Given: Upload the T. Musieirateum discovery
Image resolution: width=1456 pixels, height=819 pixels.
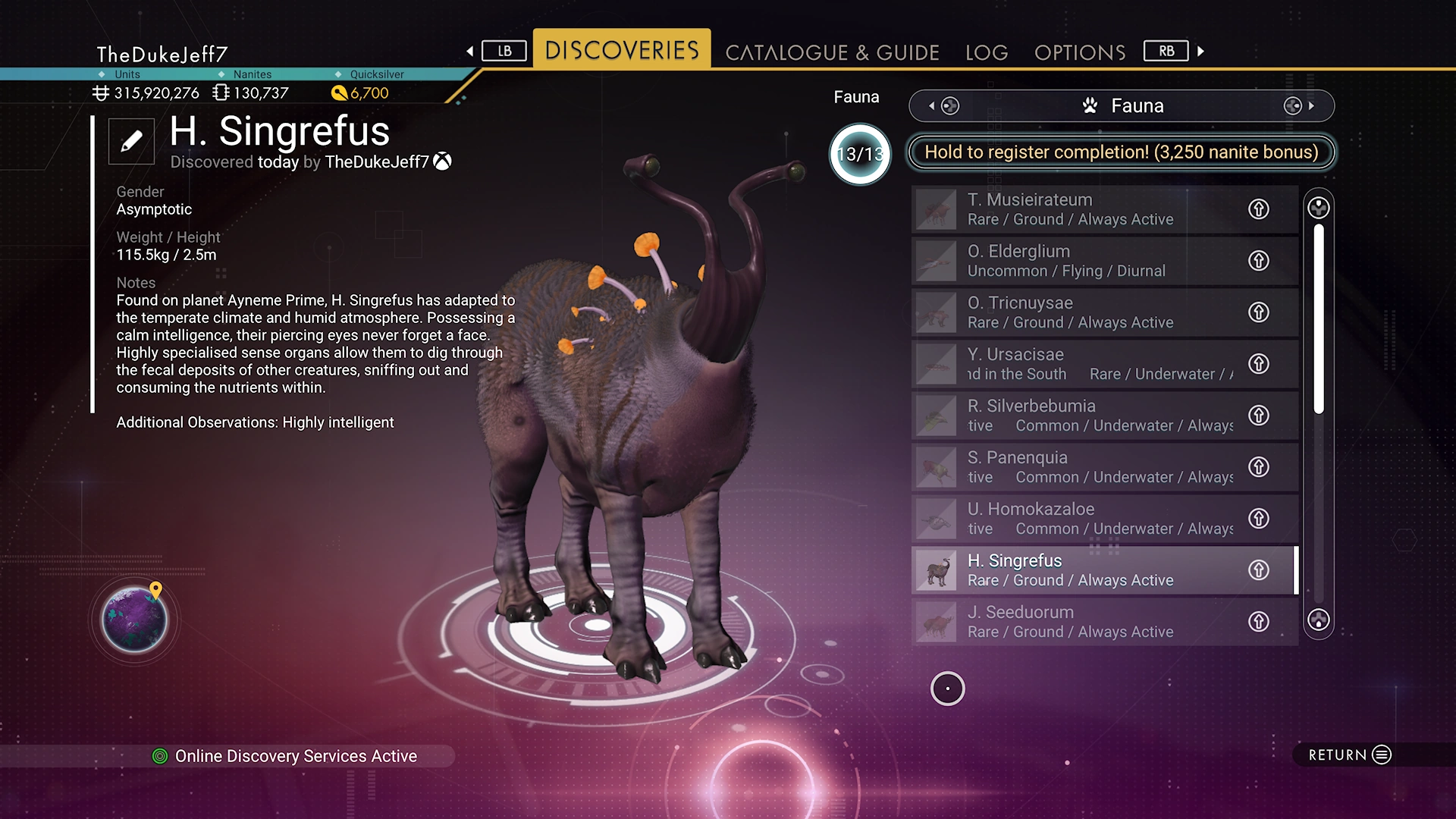Looking at the screenshot, I should pos(1259,209).
